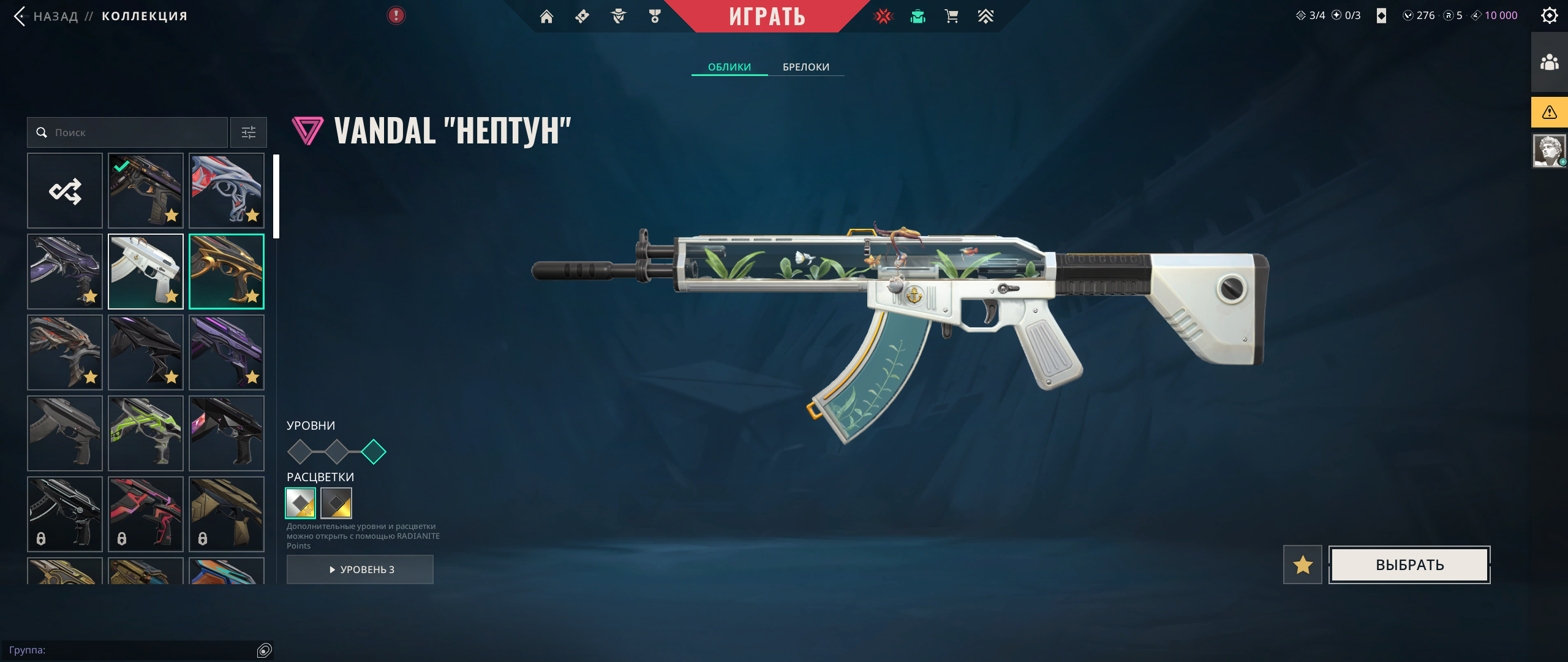Choose the random skin shuffle tile
1568x662 pixels.
(x=65, y=191)
